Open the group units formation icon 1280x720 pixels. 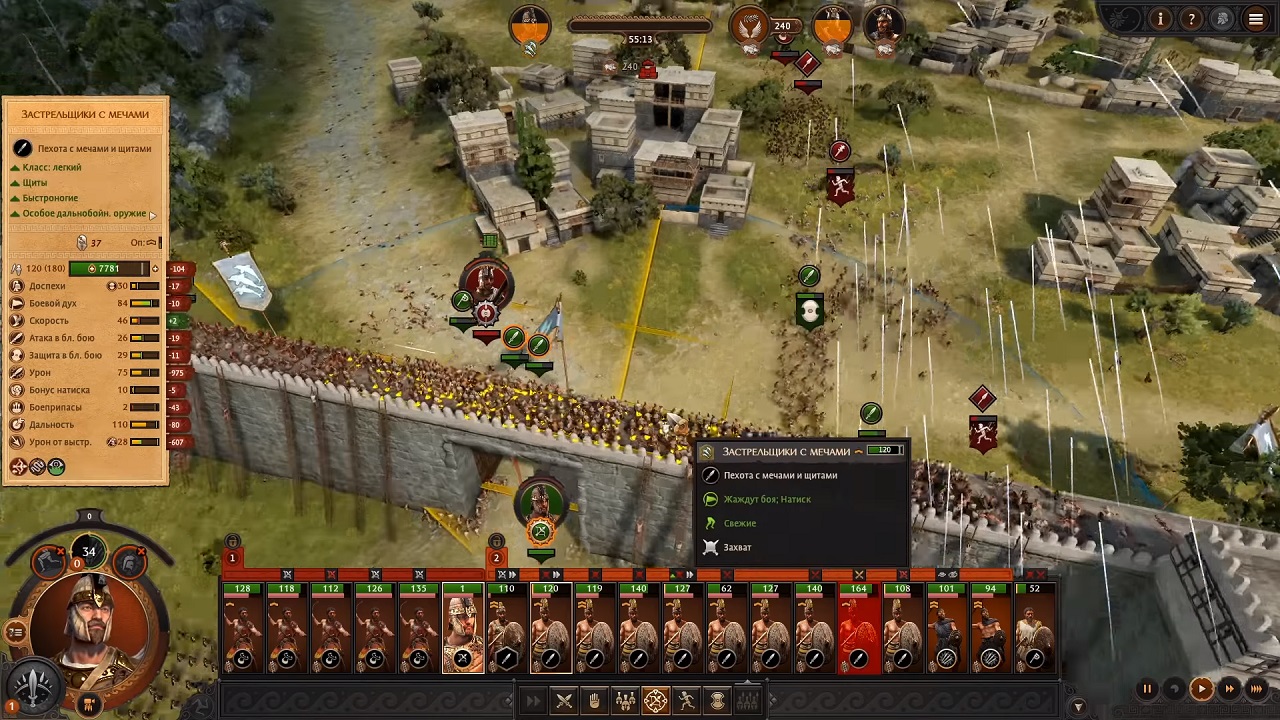(625, 700)
